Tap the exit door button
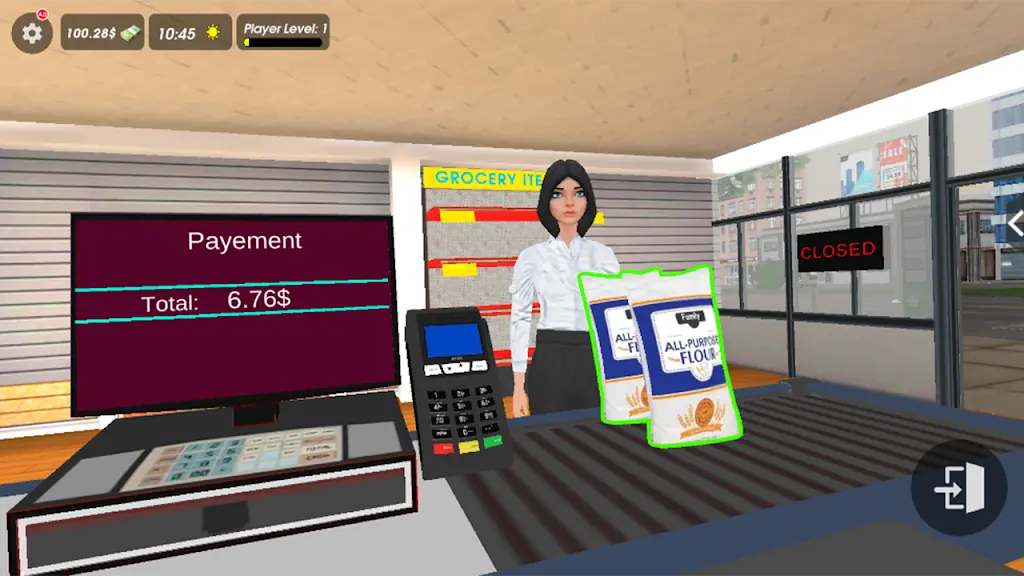Viewport: 1024px width, 576px height. click(x=958, y=489)
